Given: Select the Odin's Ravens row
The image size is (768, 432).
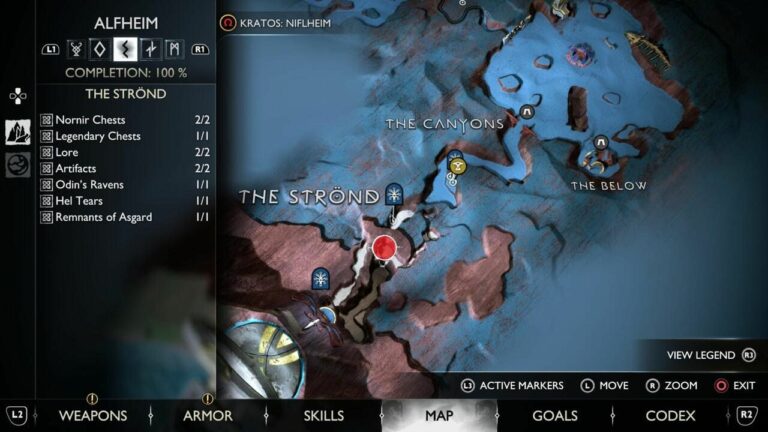Looking at the screenshot, I should [126, 185].
